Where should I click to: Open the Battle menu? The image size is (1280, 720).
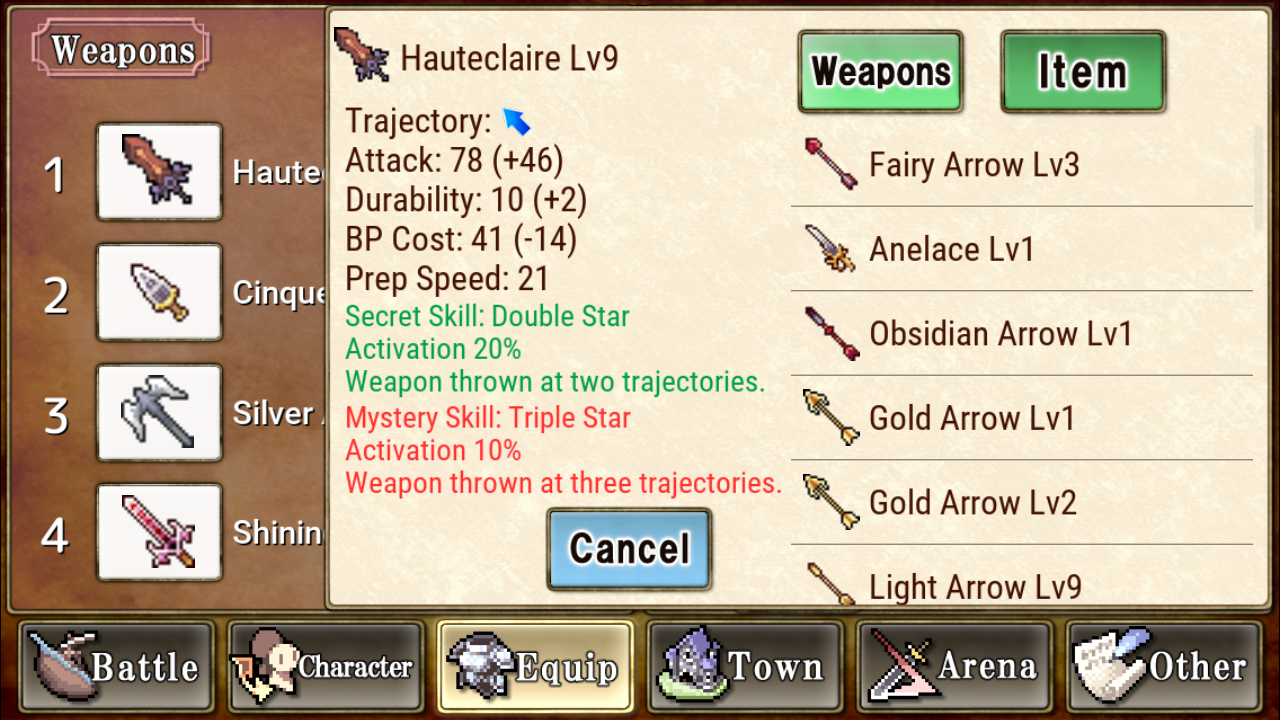point(115,666)
